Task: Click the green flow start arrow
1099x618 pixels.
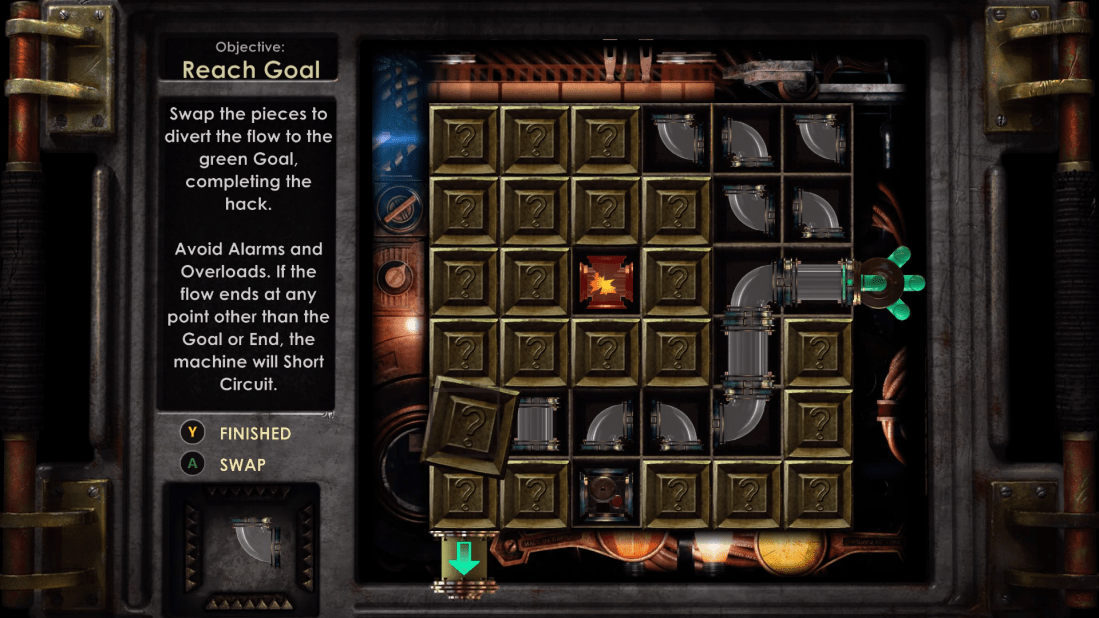Action: pos(464,559)
